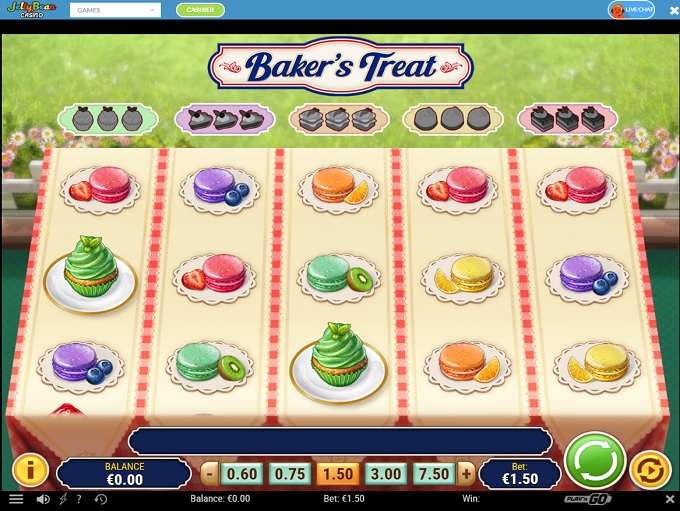Toggle the lightning bolt fast play

(63, 499)
